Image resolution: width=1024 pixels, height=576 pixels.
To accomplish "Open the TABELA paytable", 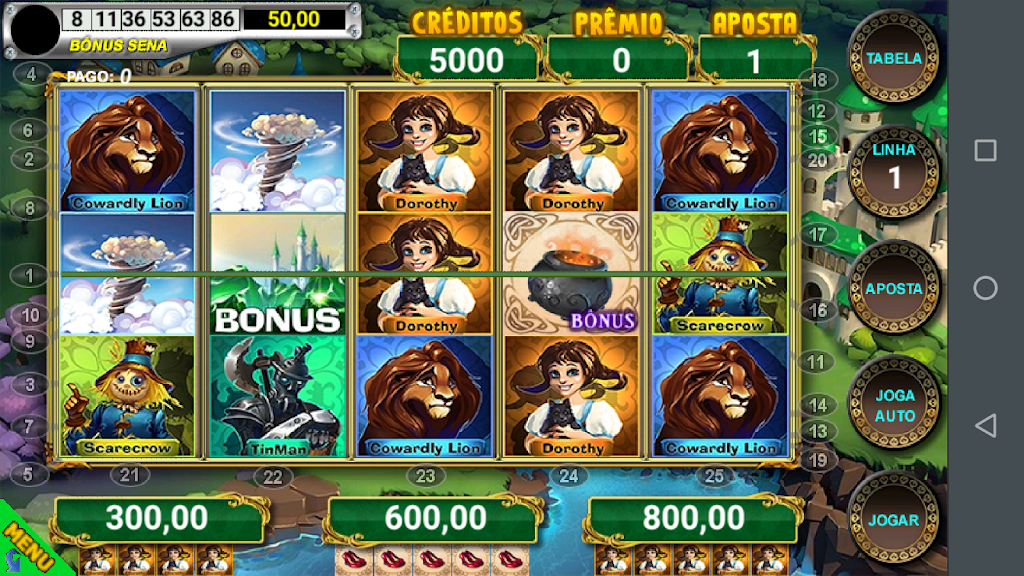I will (x=893, y=57).
